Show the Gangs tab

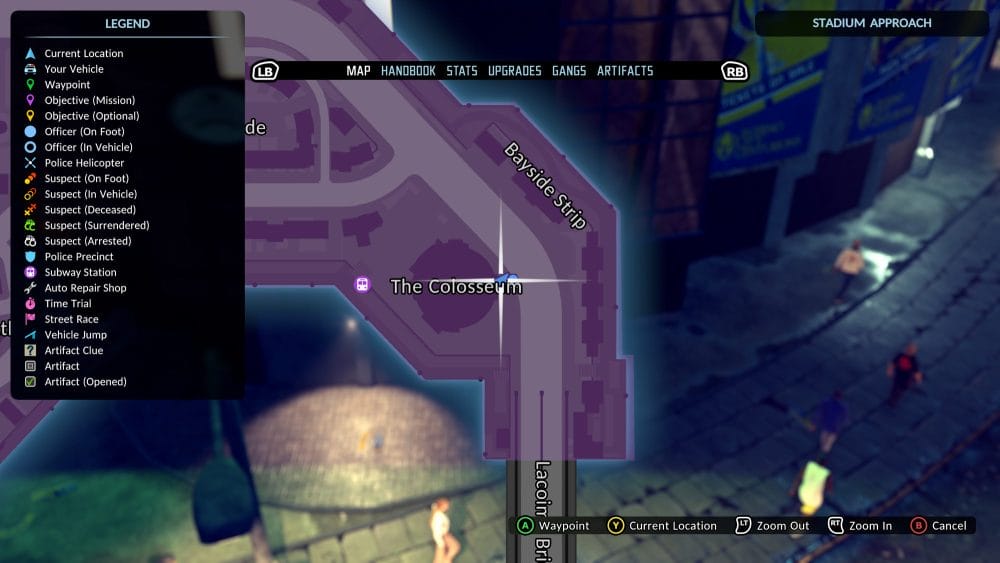[x=569, y=71]
